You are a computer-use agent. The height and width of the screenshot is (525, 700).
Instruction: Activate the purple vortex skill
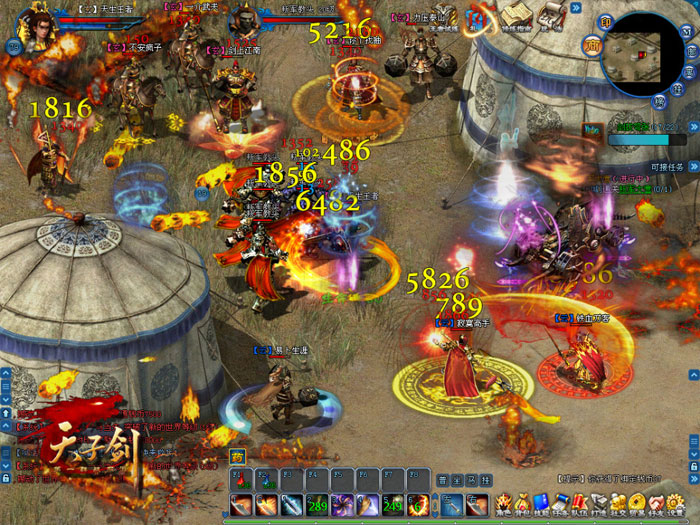(343, 505)
